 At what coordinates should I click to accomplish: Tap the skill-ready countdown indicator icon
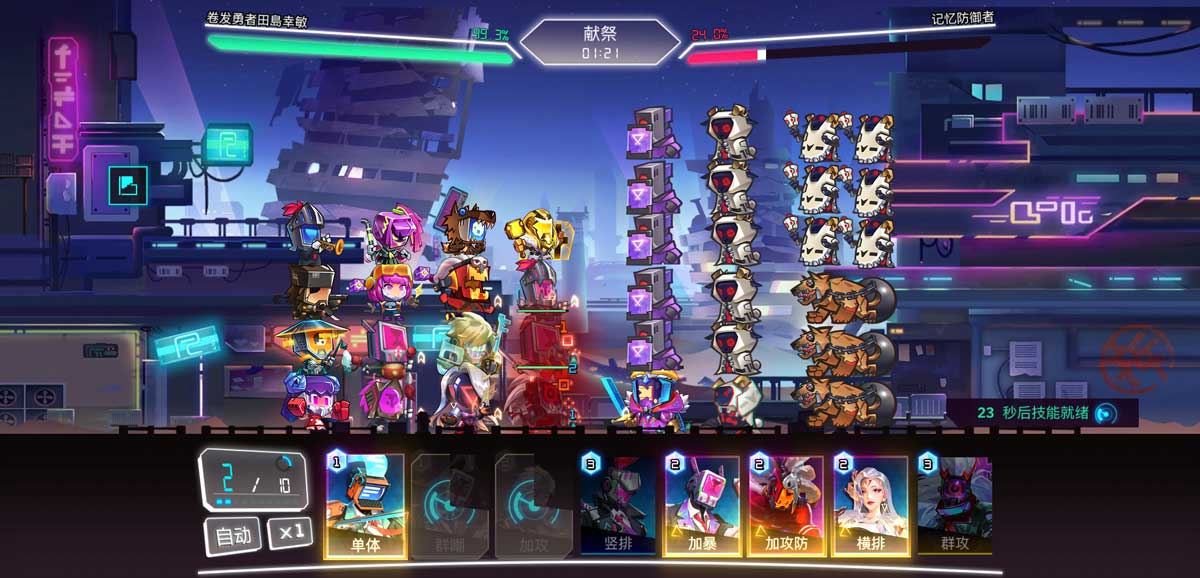pos(1104,412)
